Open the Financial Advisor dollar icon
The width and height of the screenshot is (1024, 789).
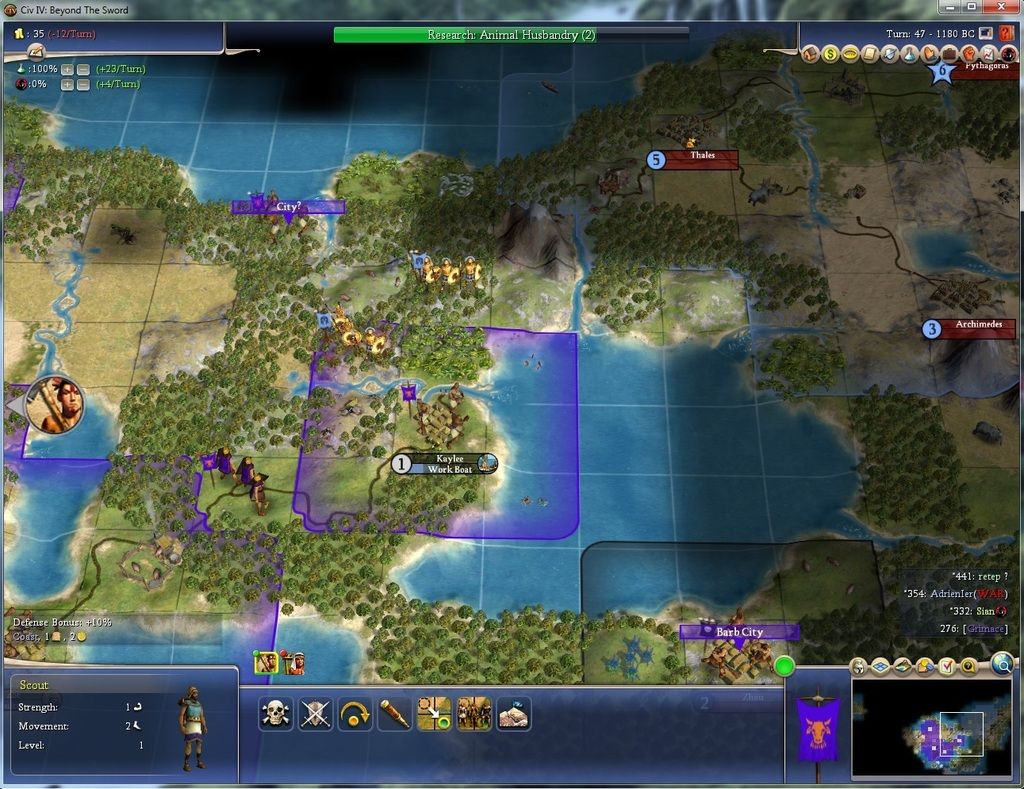pos(830,54)
